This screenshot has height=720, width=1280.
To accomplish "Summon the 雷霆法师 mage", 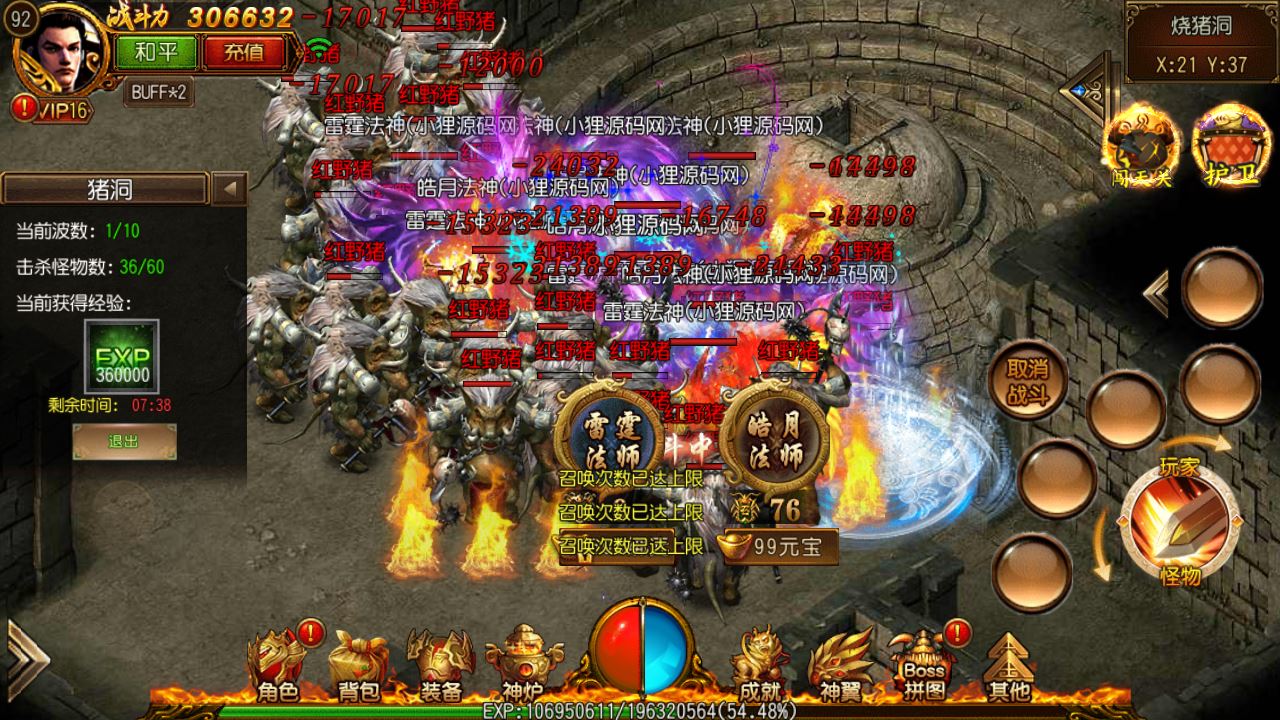I will [608, 436].
